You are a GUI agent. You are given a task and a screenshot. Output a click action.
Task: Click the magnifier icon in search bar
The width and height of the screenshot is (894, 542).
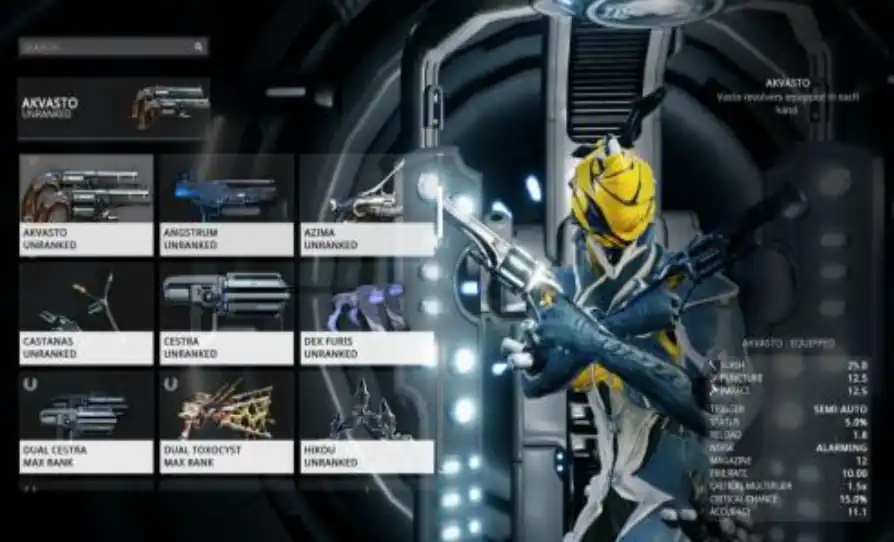click(x=199, y=46)
